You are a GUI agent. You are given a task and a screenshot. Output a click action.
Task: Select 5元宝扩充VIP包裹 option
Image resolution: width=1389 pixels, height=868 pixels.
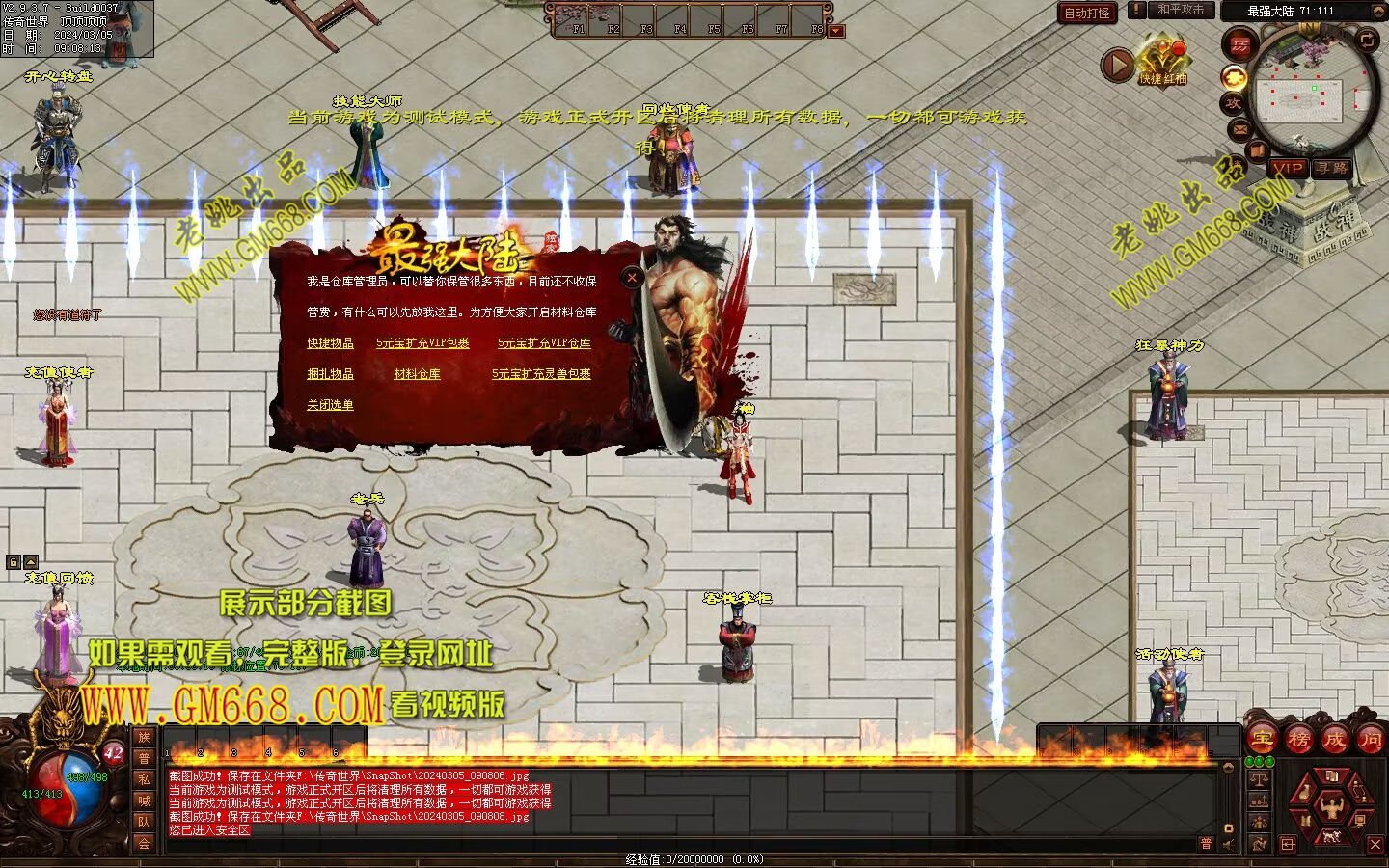point(422,343)
